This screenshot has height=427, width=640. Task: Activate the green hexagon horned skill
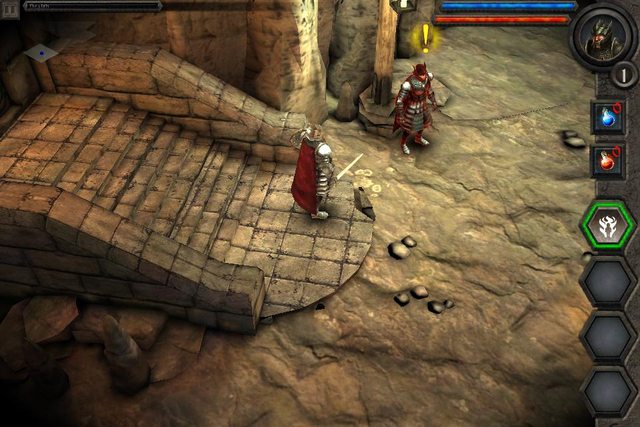[608, 227]
